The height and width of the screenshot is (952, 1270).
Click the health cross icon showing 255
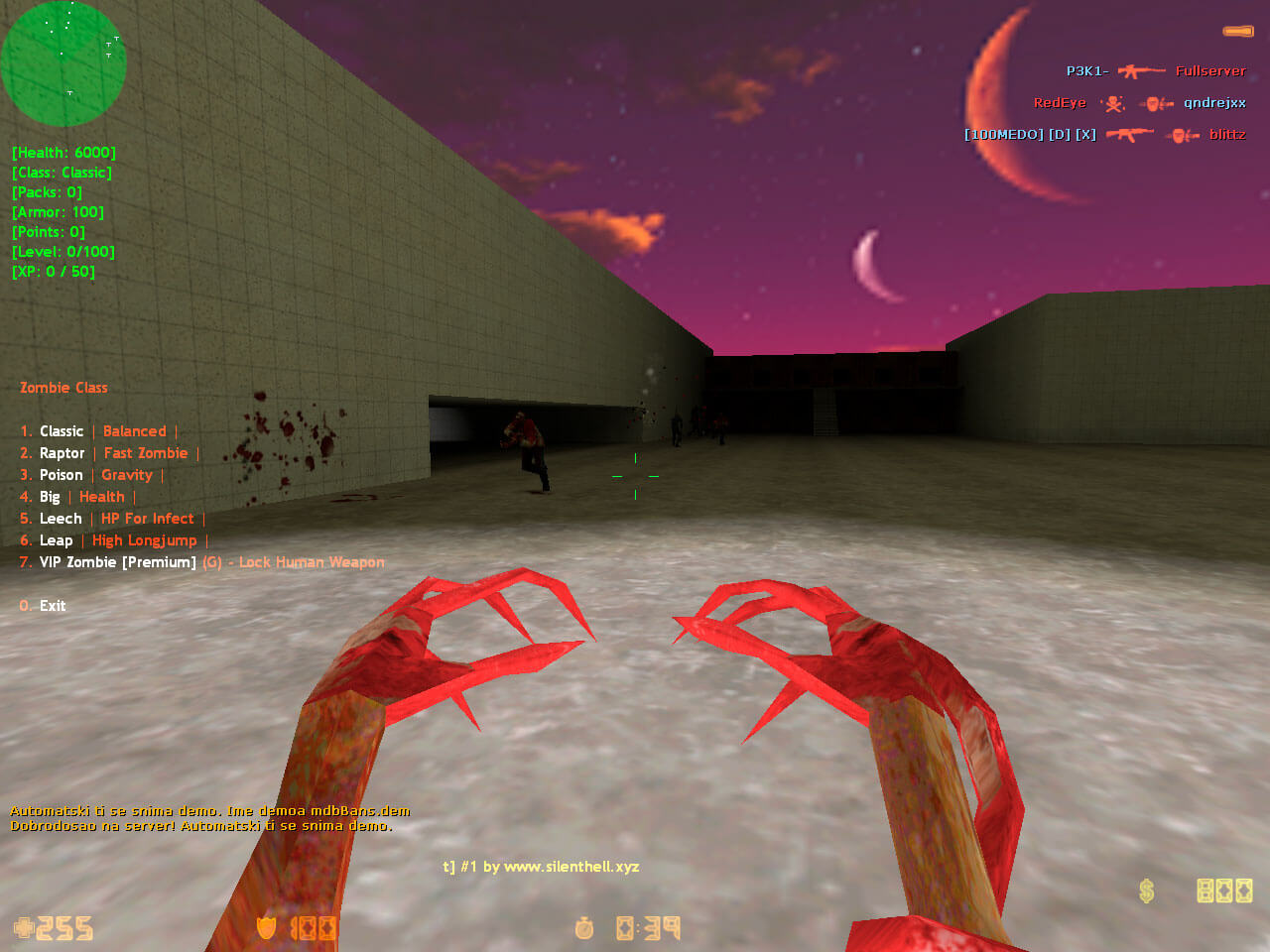22,928
